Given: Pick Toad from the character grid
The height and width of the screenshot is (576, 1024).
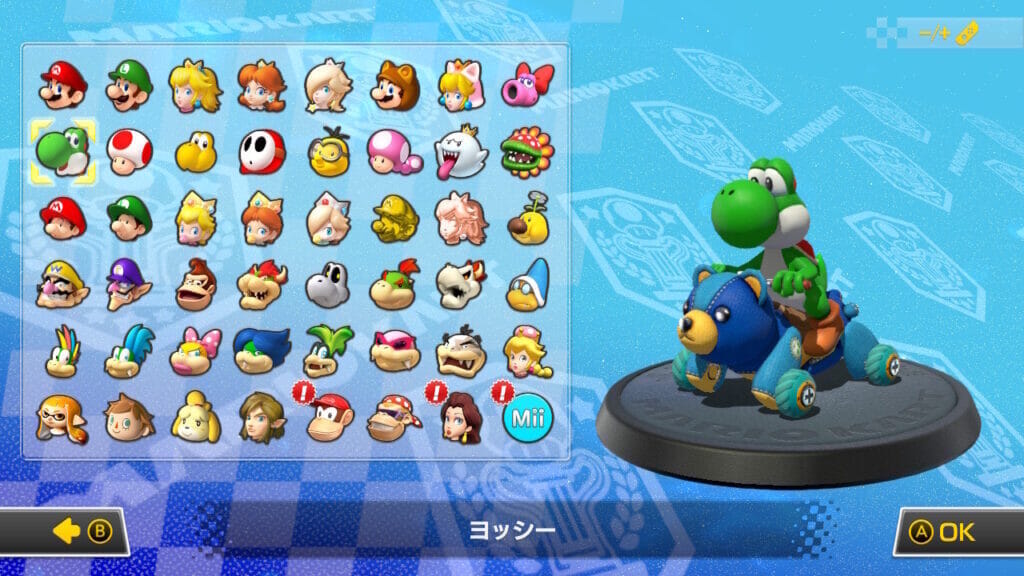Looking at the screenshot, I should [x=130, y=152].
